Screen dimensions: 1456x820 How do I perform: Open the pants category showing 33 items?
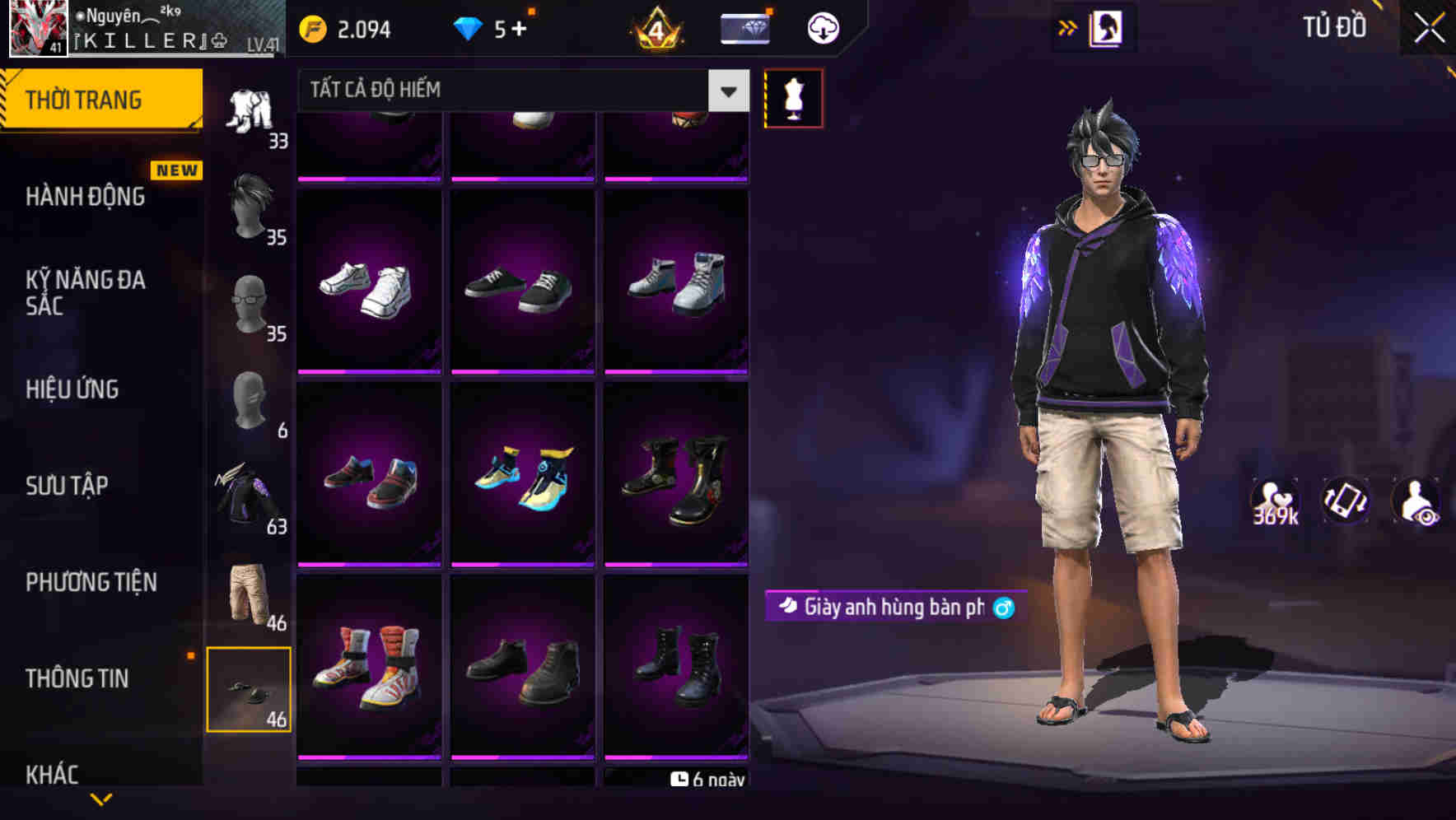pos(250,111)
